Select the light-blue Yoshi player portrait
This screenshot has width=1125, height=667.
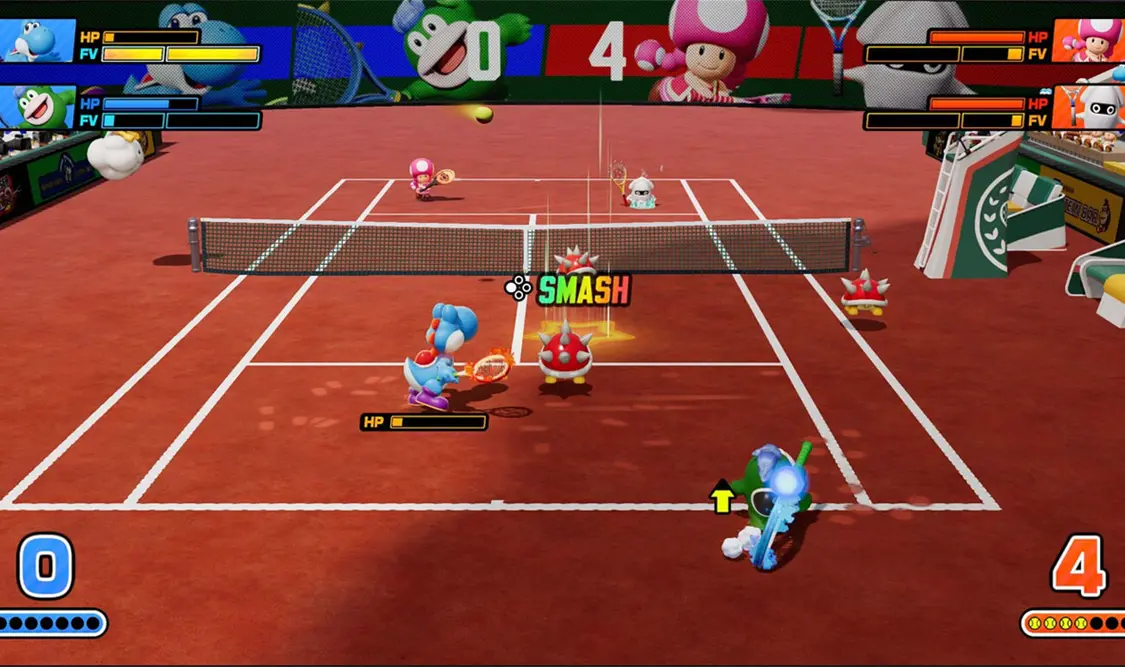[37, 41]
